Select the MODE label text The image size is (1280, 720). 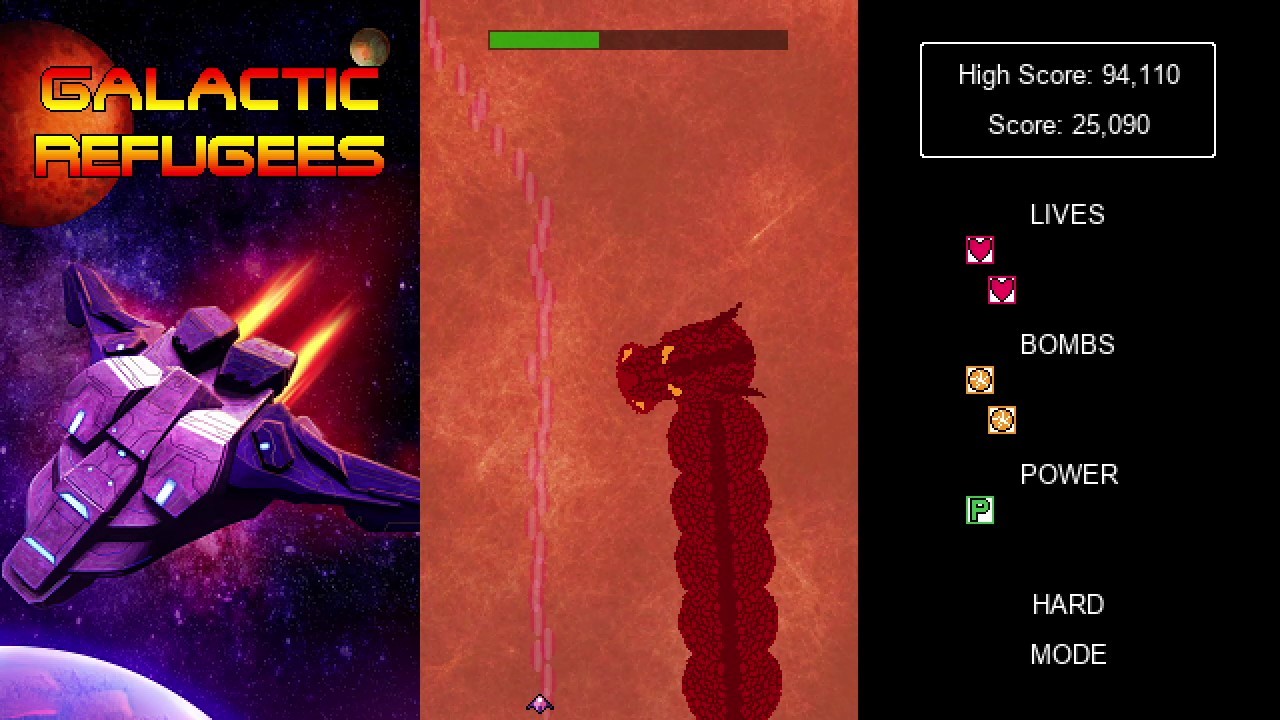(1067, 655)
